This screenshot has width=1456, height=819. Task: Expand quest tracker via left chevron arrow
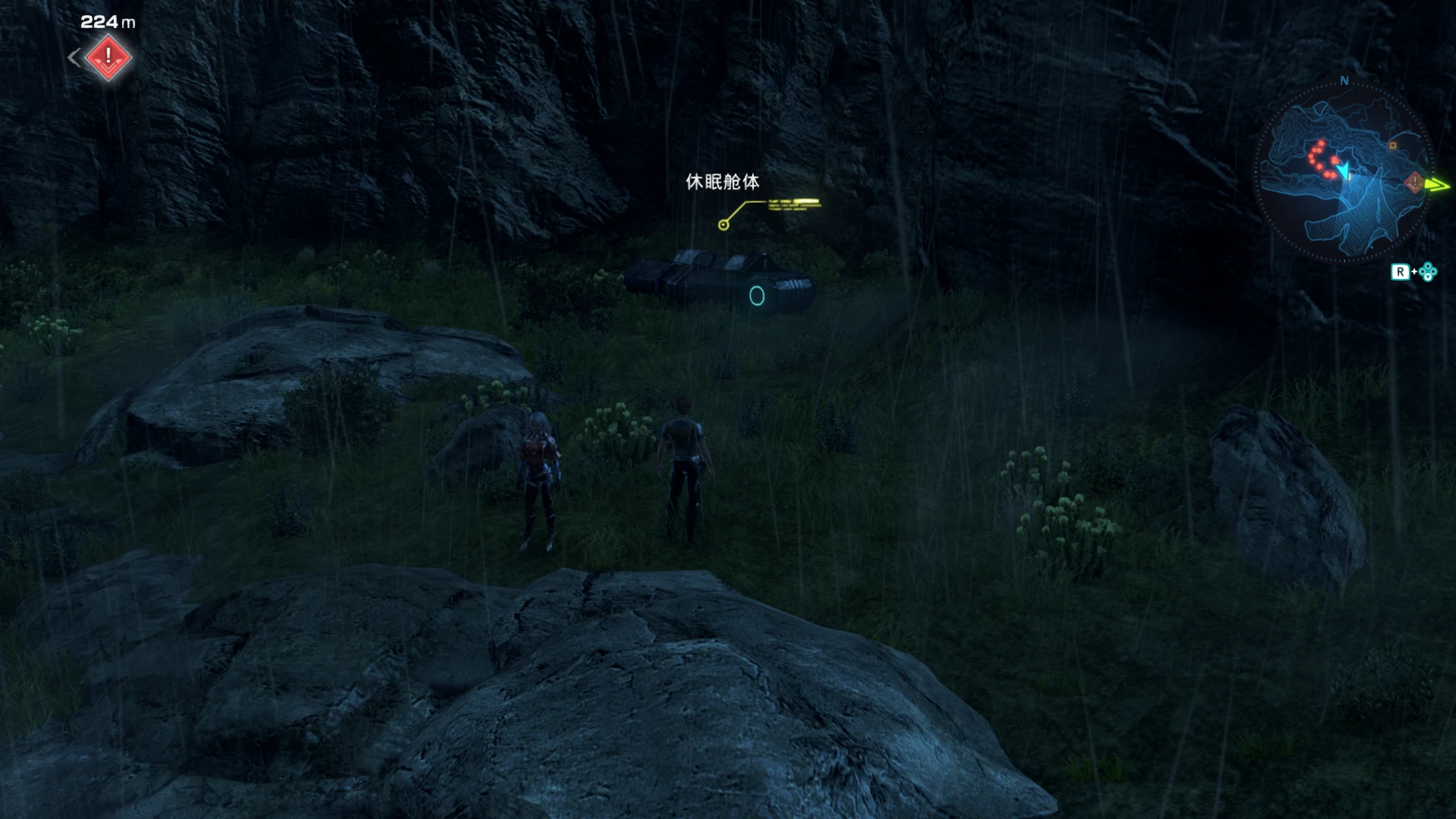[74, 57]
